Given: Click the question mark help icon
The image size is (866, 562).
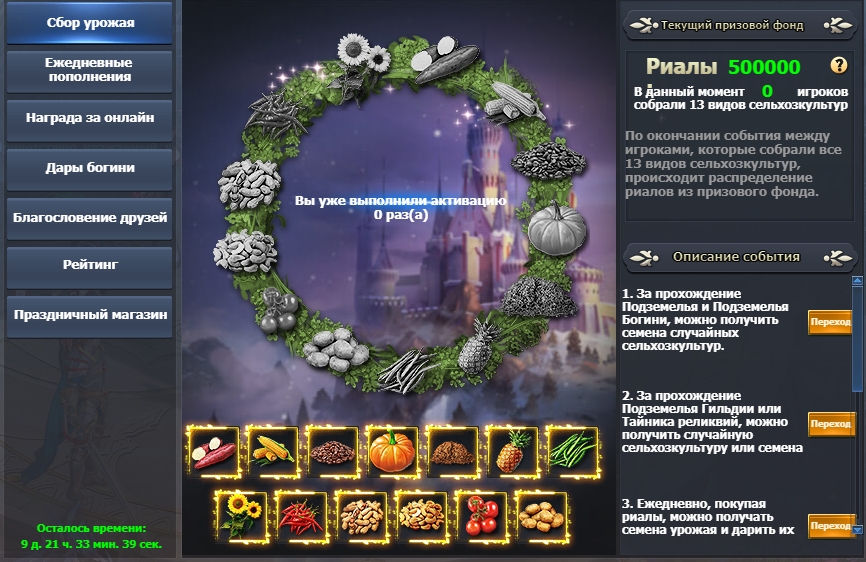Looking at the screenshot, I should tap(838, 67).
